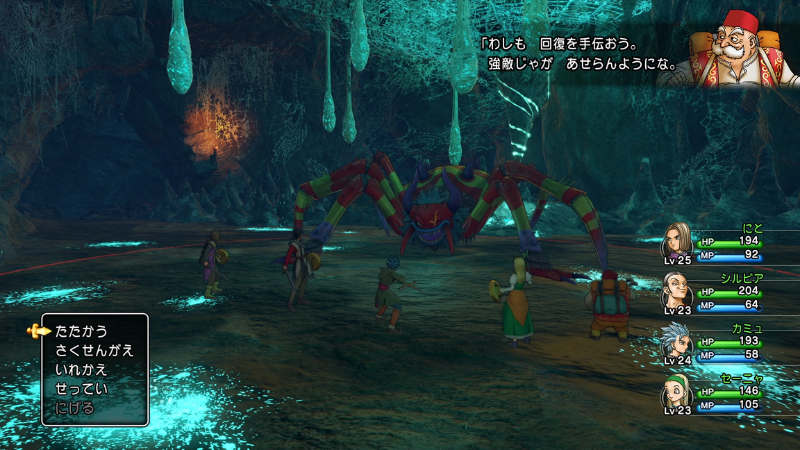Choose セーニャ's party portrait
Viewport: 800px width, 450px height.
click(678, 391)
